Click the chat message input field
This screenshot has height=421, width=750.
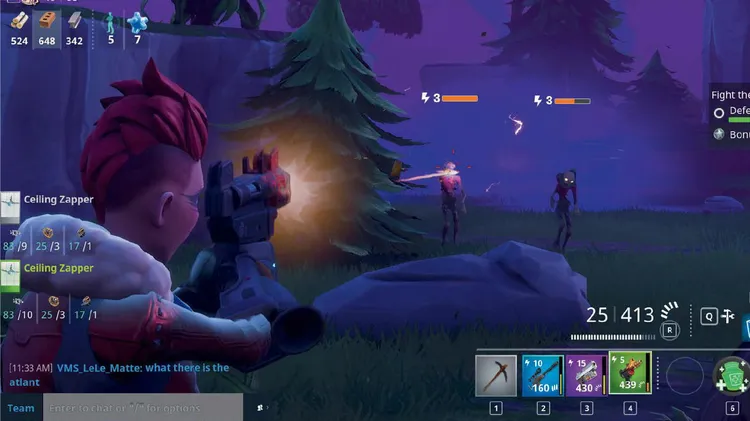(142, 408)
